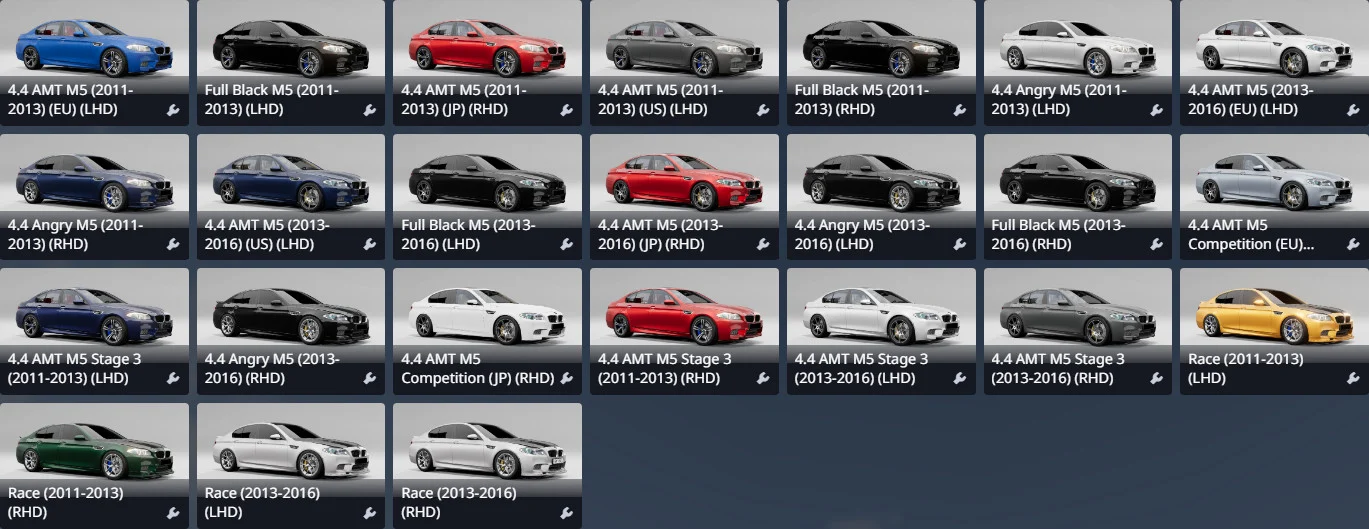
Task: Select the 4.4 AMT M5 Competition (EU) tile
Action: tap(1274, 180)
